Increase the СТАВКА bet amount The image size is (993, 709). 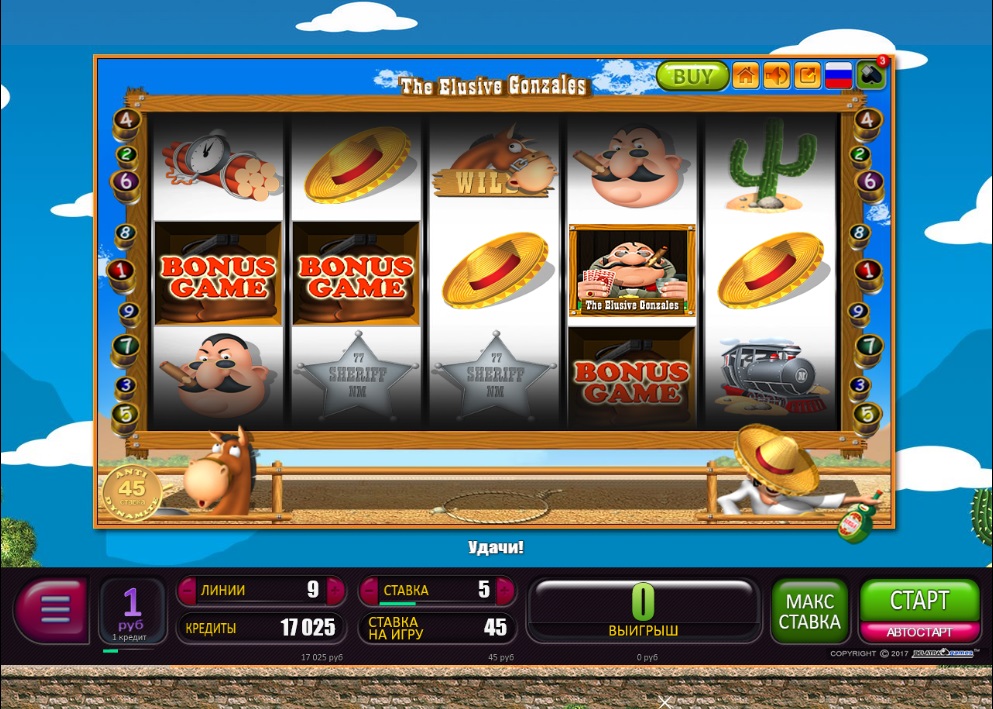[x=505, y=590]
